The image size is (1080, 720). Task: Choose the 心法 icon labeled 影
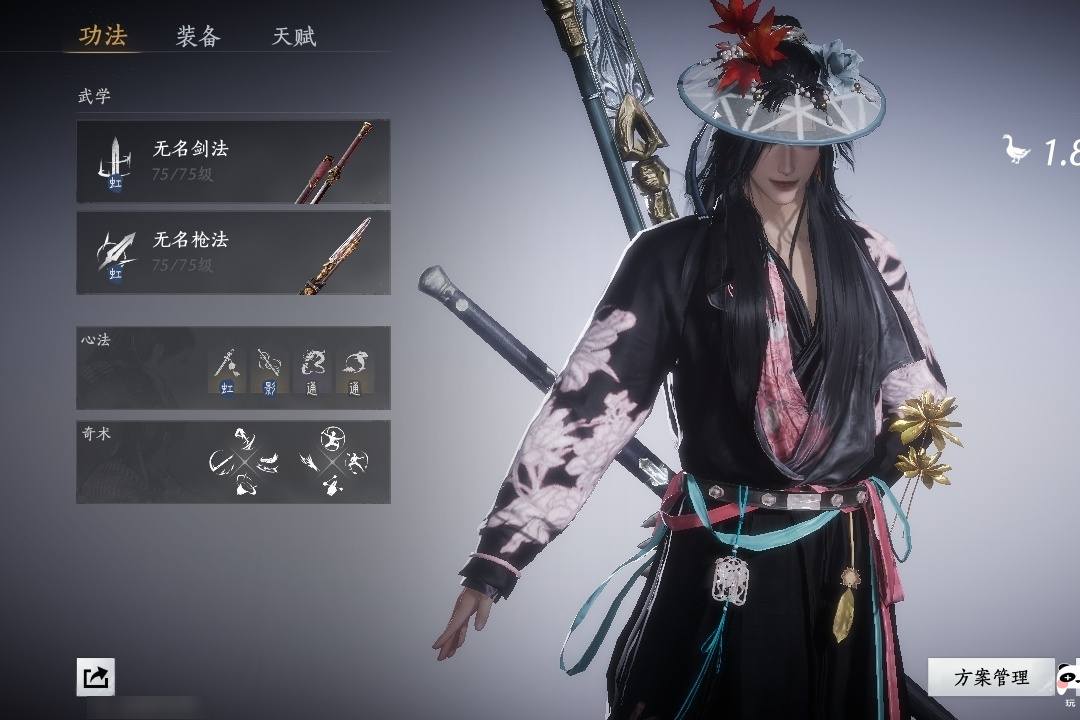click(x=269, y=370)
